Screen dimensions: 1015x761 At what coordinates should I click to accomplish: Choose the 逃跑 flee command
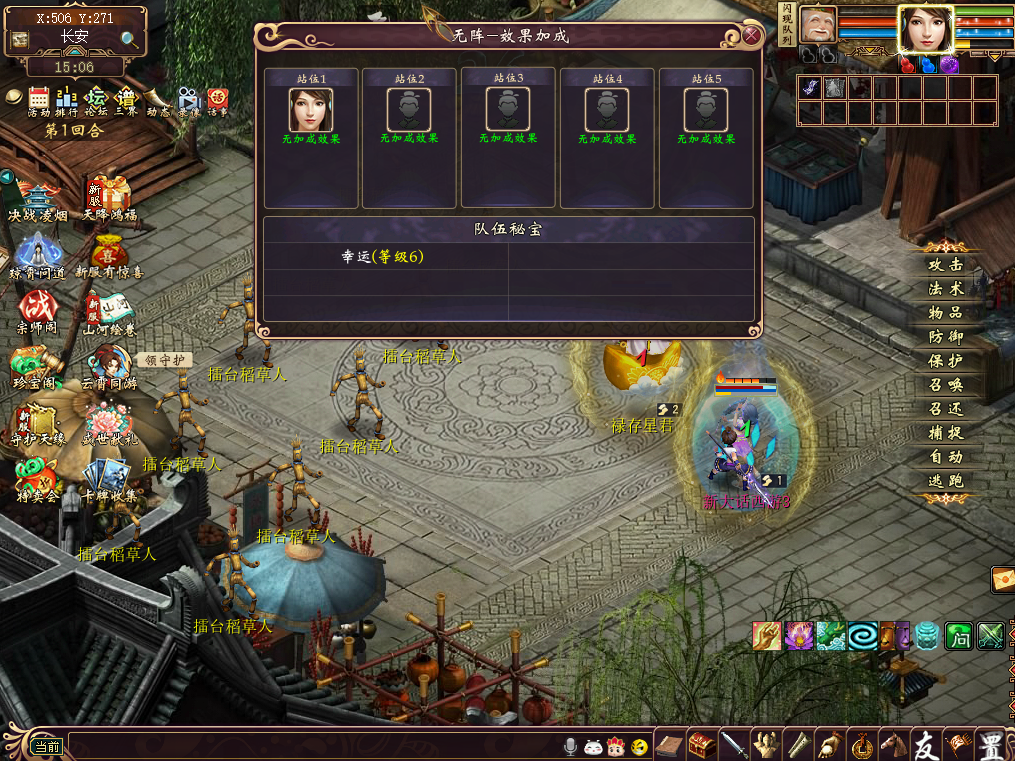click(x=945, y=481)
